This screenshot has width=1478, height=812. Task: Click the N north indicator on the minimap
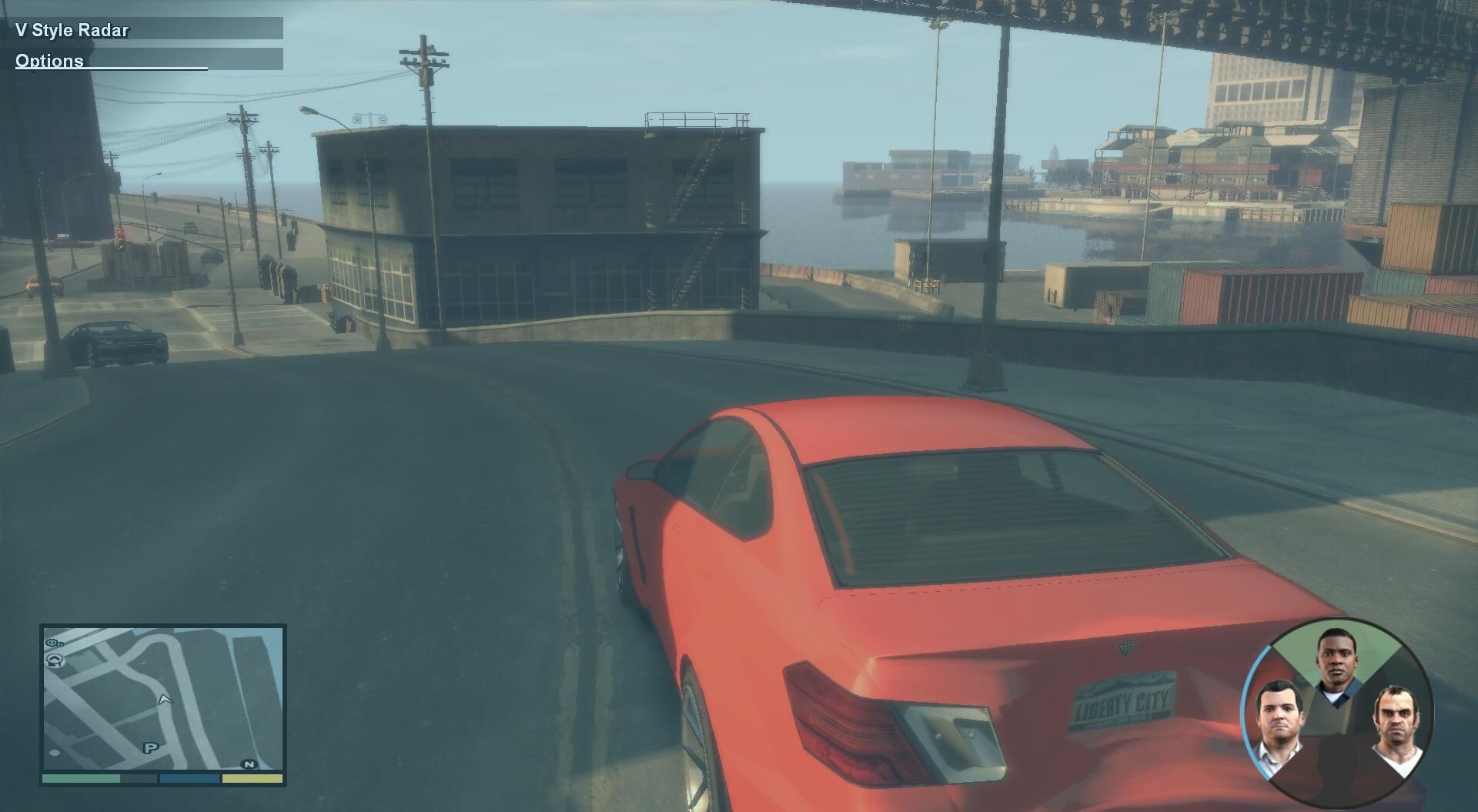249,764
